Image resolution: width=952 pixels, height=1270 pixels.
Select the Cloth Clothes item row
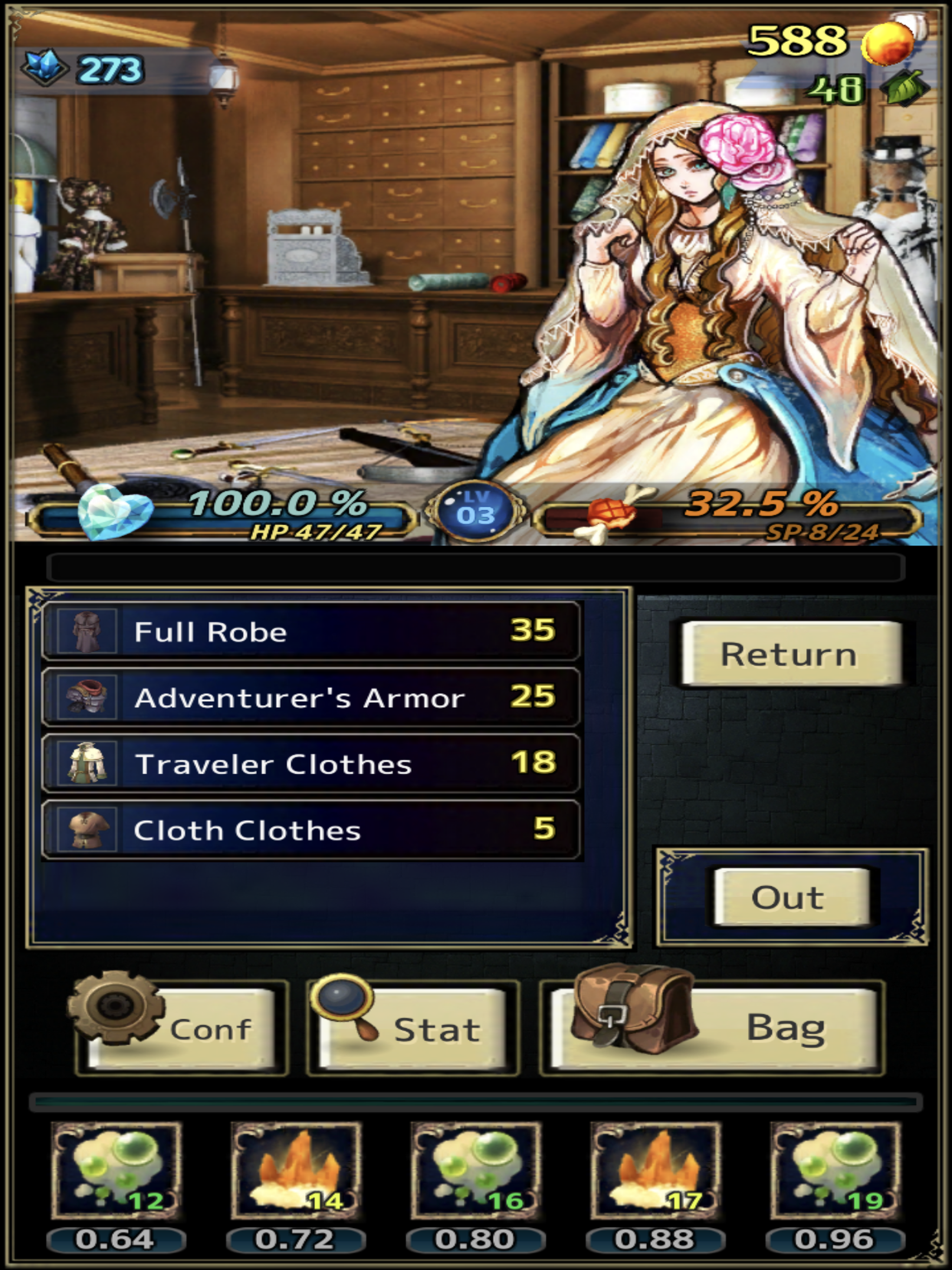(310, 830)
